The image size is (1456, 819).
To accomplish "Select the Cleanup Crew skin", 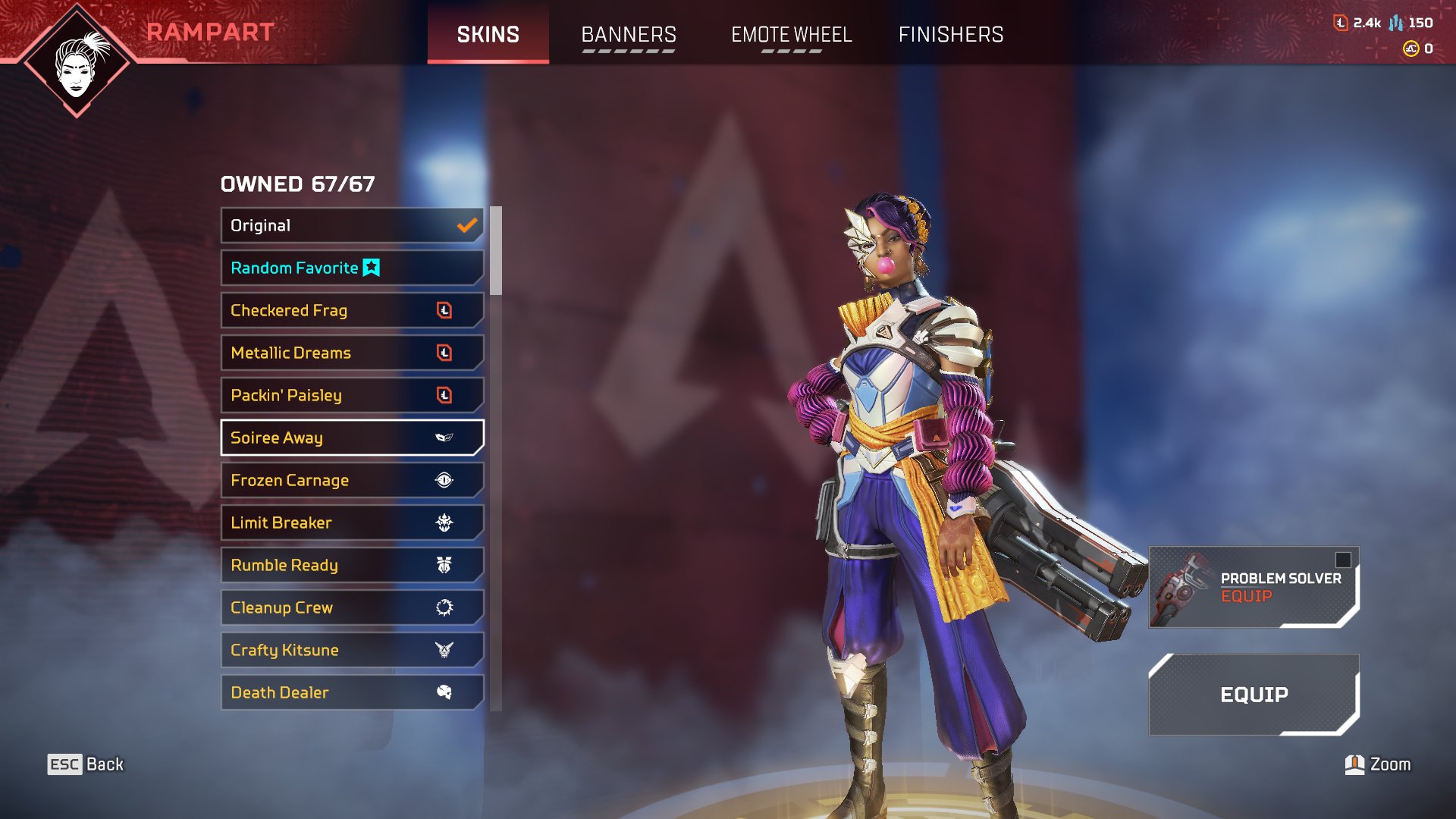I will click(352, 607).
